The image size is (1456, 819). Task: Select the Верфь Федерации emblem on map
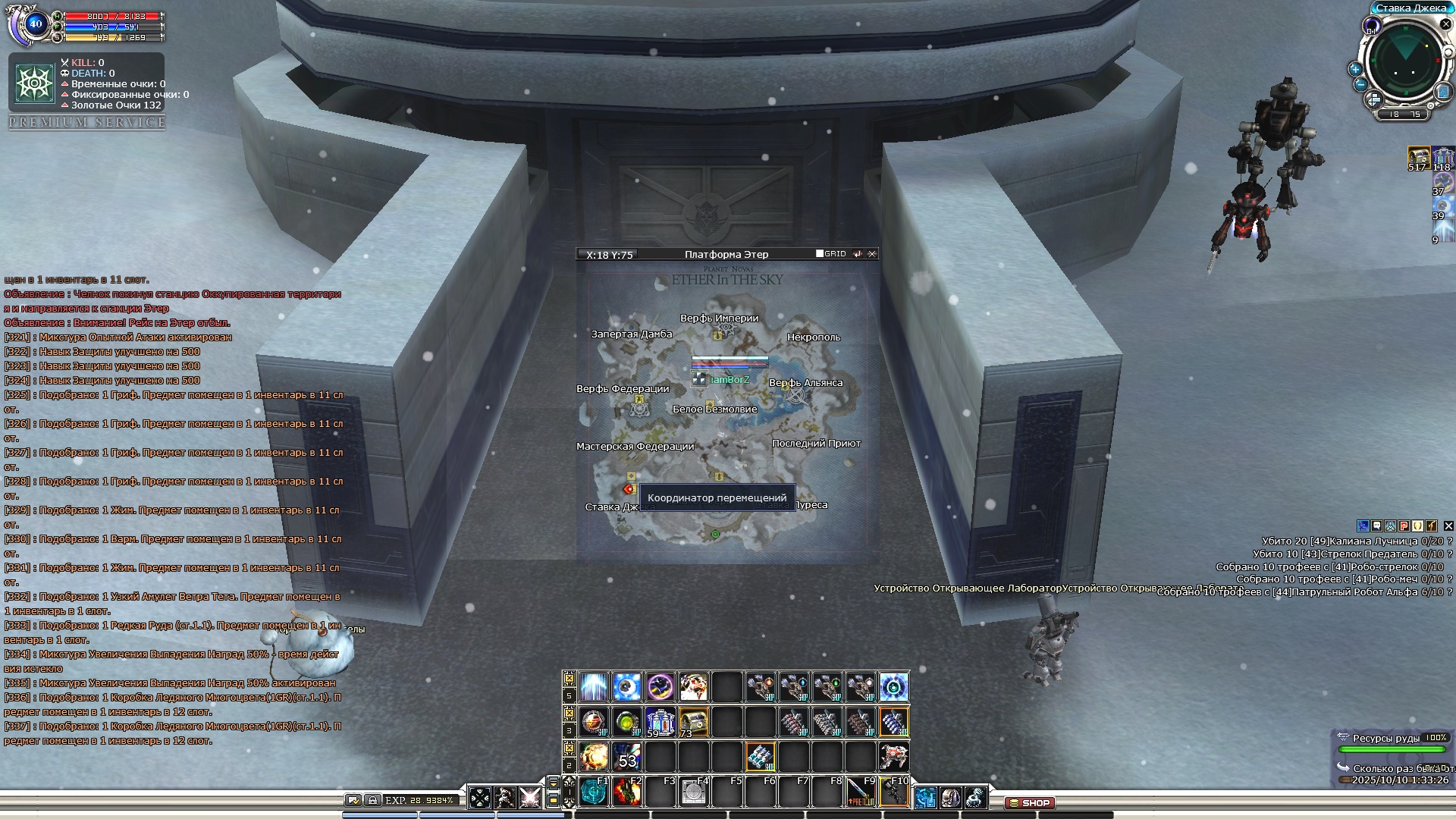(x=640, y=409)
